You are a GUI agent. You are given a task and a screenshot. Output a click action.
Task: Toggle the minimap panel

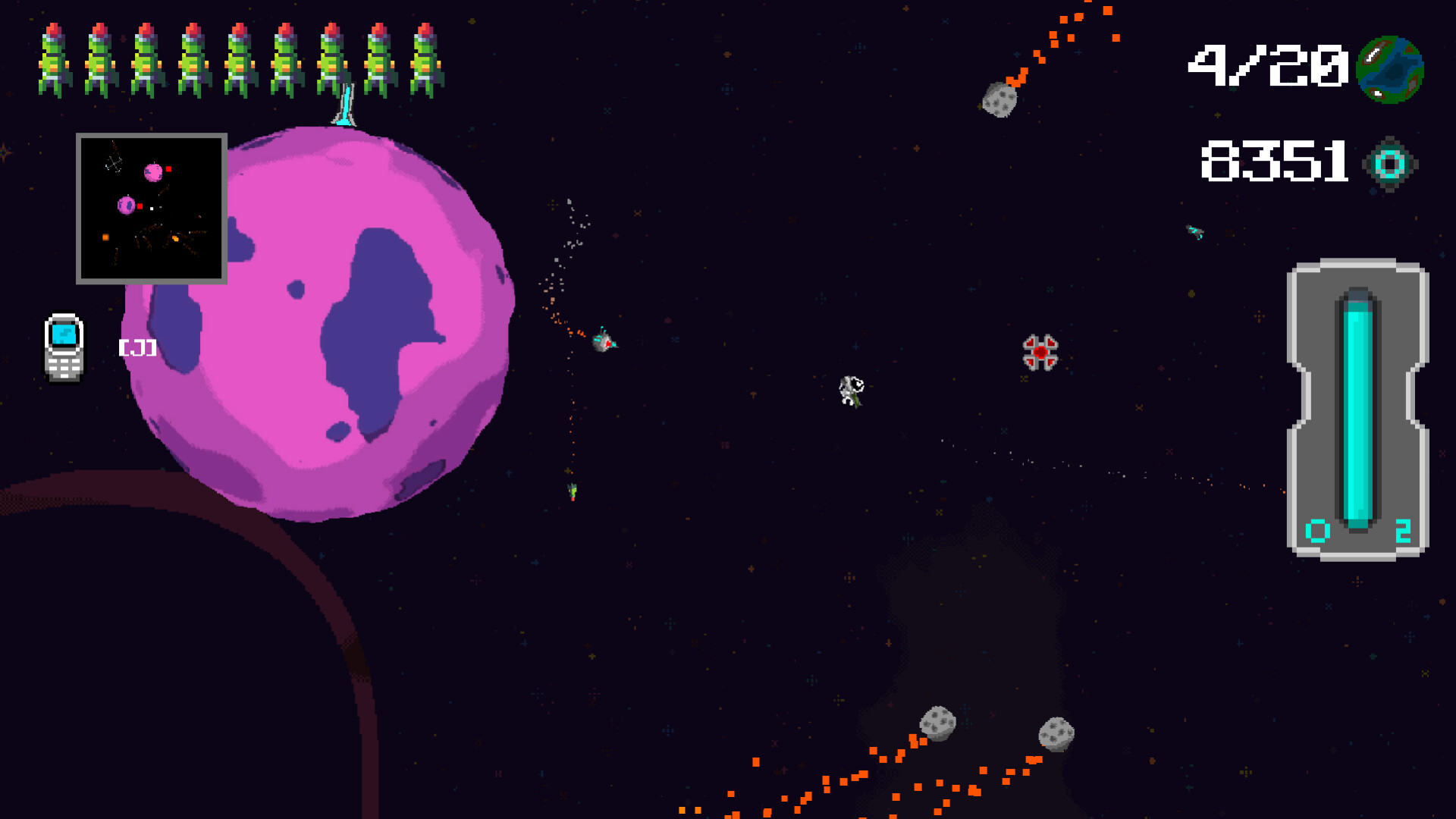point(151,209)
